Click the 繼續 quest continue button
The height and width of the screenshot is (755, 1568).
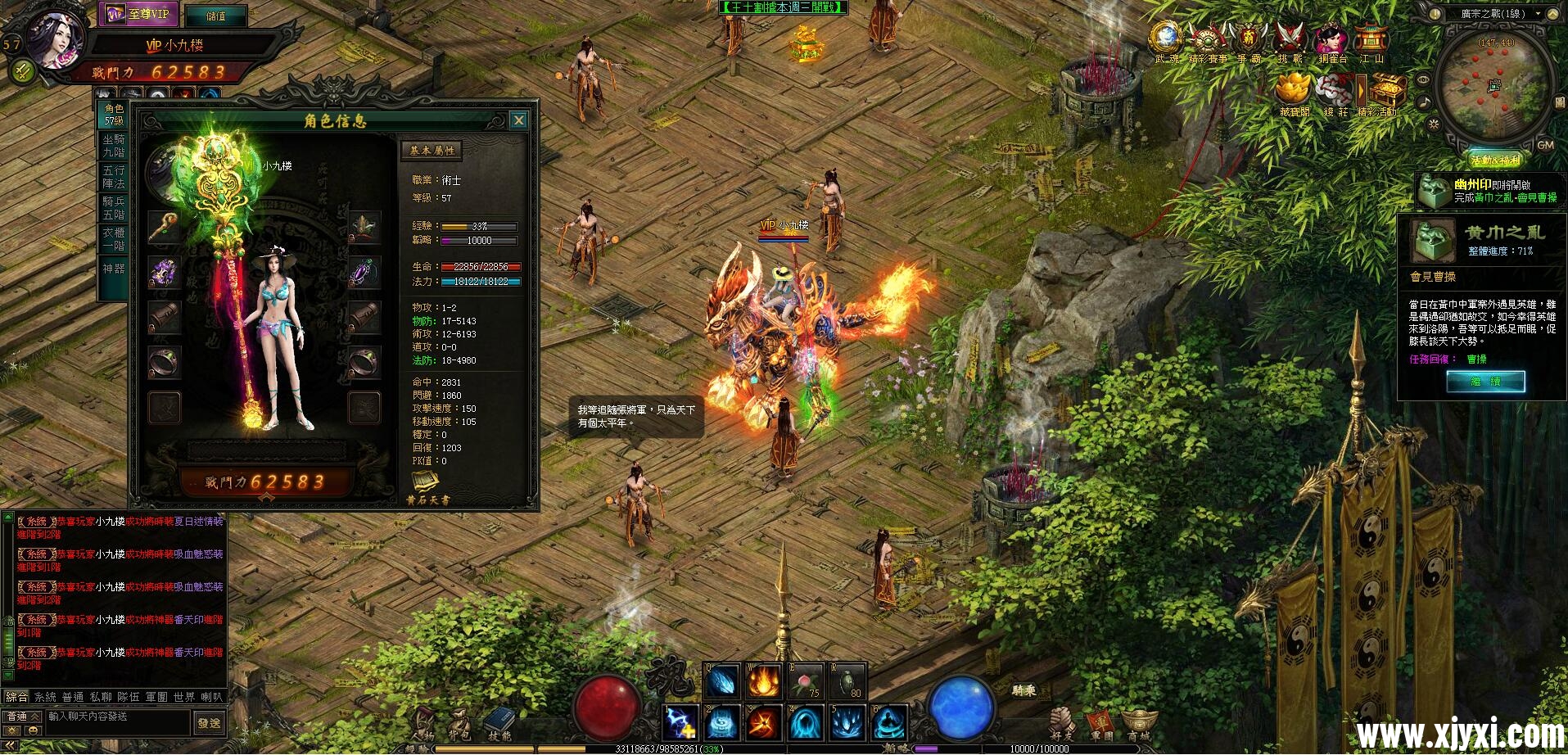(1484, 382)
